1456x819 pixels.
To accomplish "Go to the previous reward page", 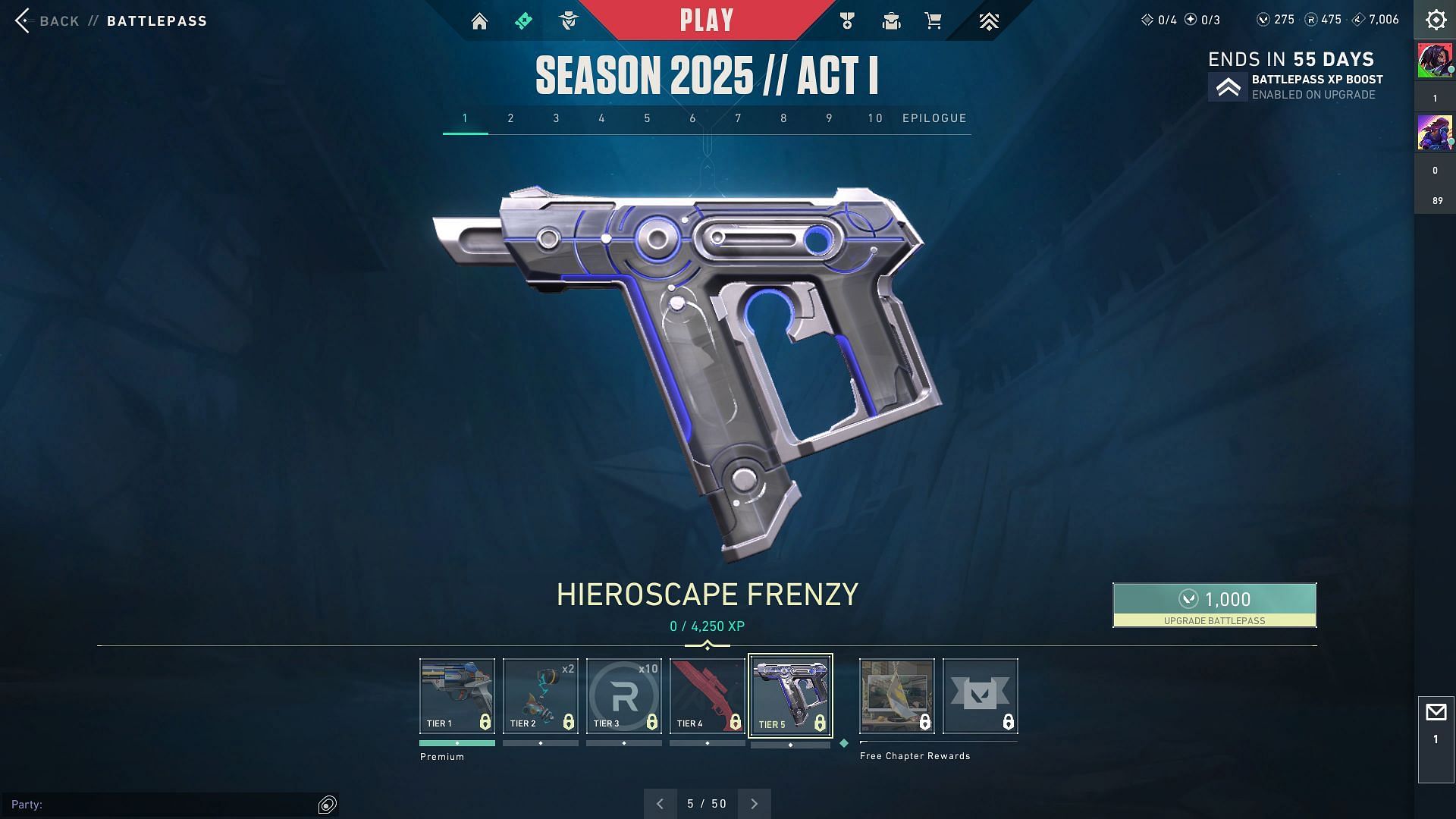I will tap(660, 804).
